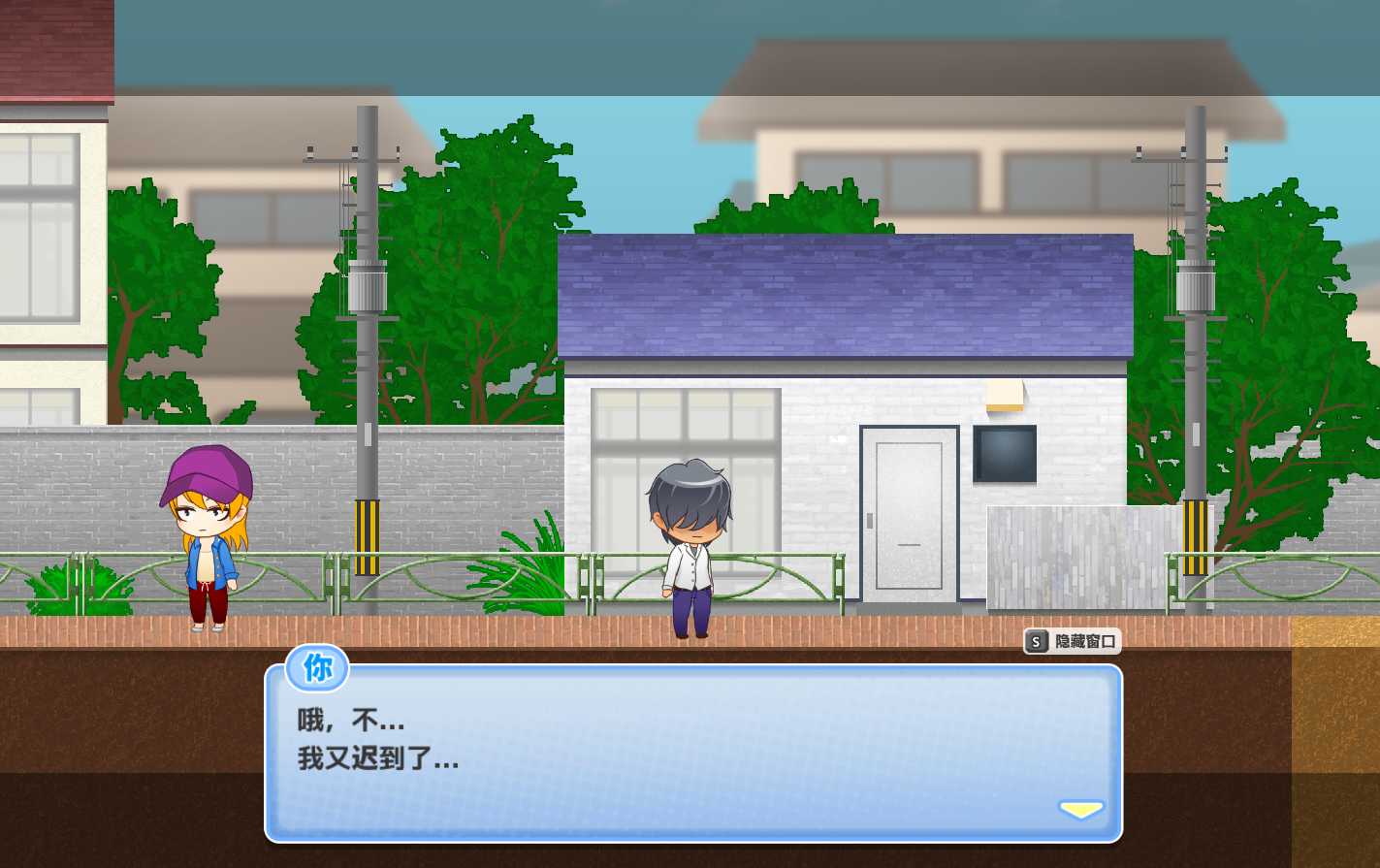Toggle the white front door open
The width and height of the screenshot is (1380, 868).
908,514
